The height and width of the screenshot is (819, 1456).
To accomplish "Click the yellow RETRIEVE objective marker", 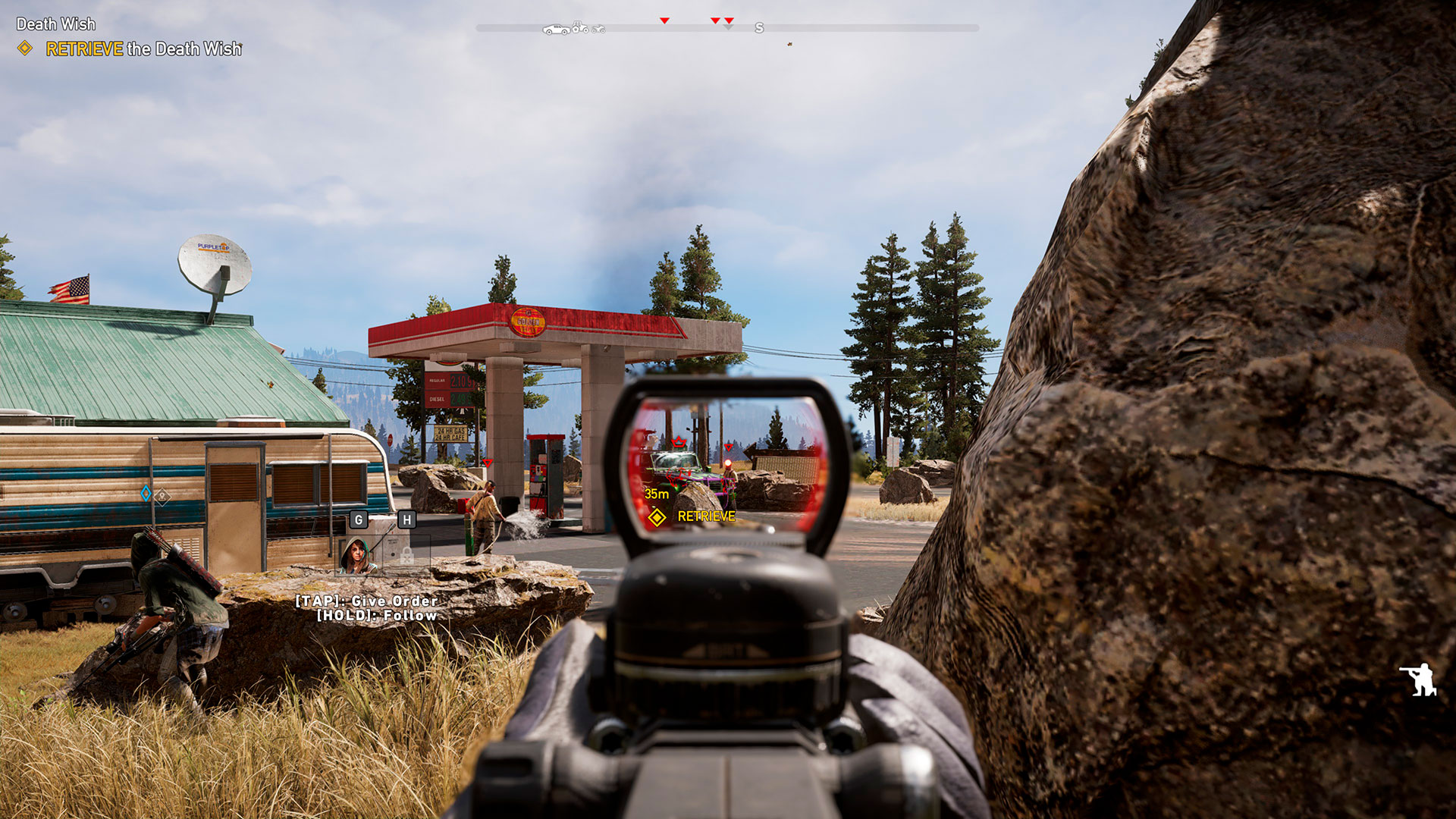I will 657,517.
